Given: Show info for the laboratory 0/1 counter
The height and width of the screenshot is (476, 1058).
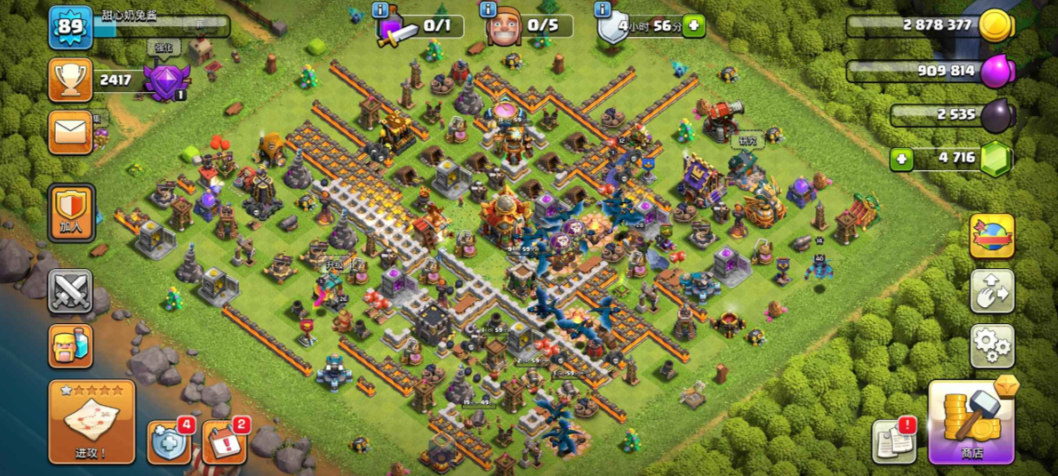Looking at the screenshot, I should (x=380, y=10).
